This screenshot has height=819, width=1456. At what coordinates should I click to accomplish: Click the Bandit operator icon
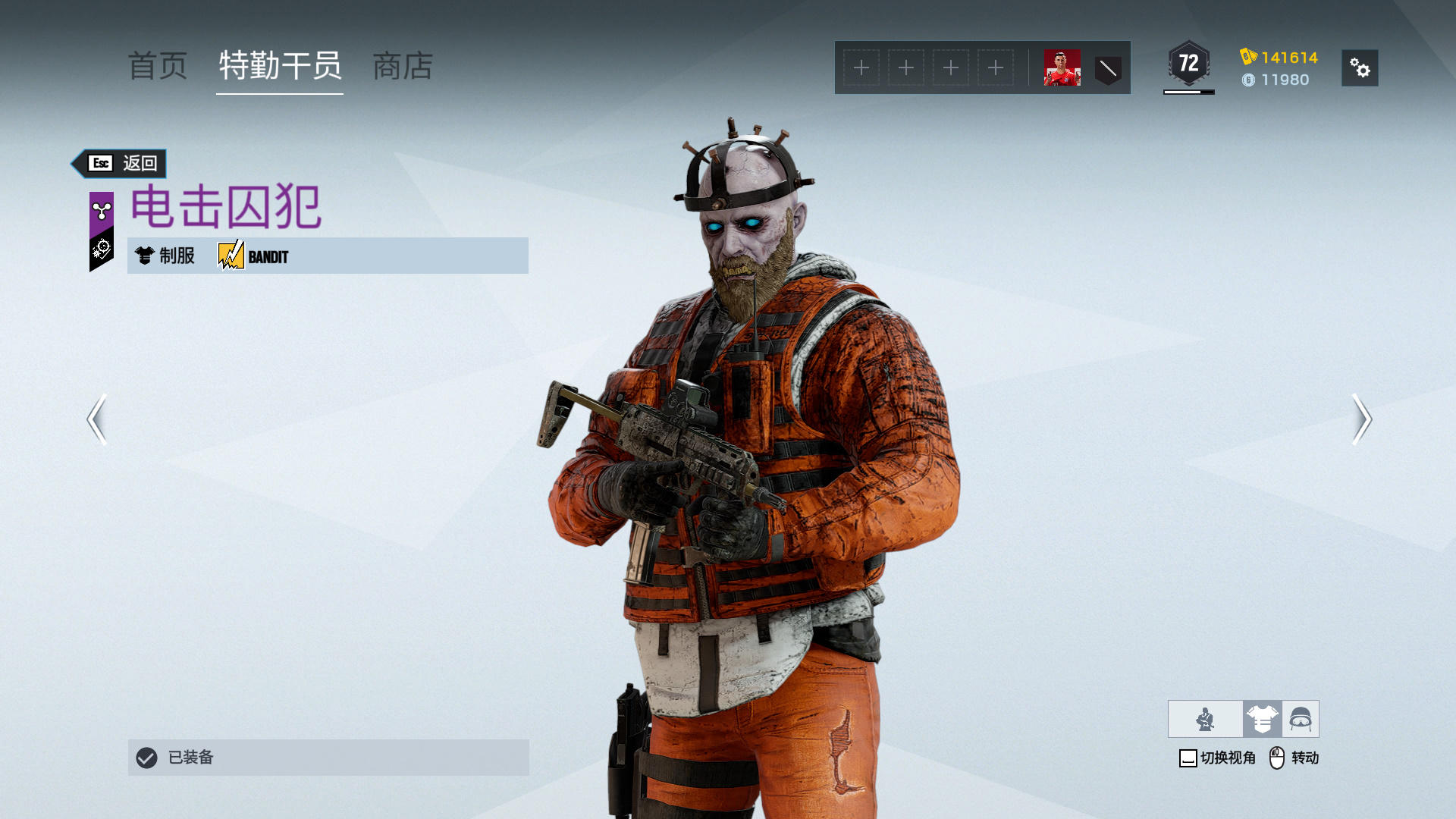tap(231, 256)
